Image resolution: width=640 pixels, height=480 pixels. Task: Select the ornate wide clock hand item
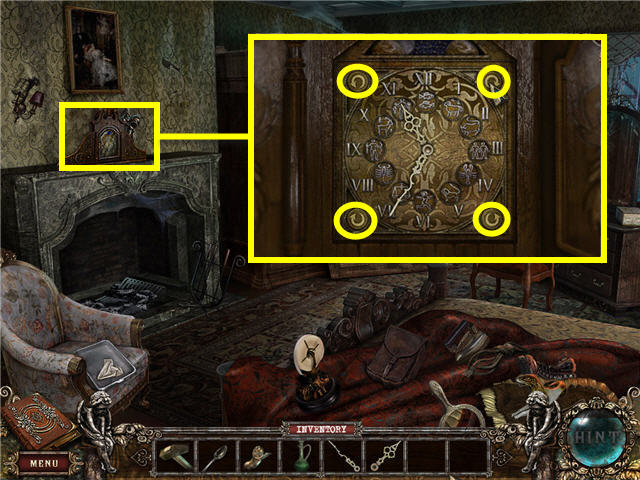tap(385, 456)
